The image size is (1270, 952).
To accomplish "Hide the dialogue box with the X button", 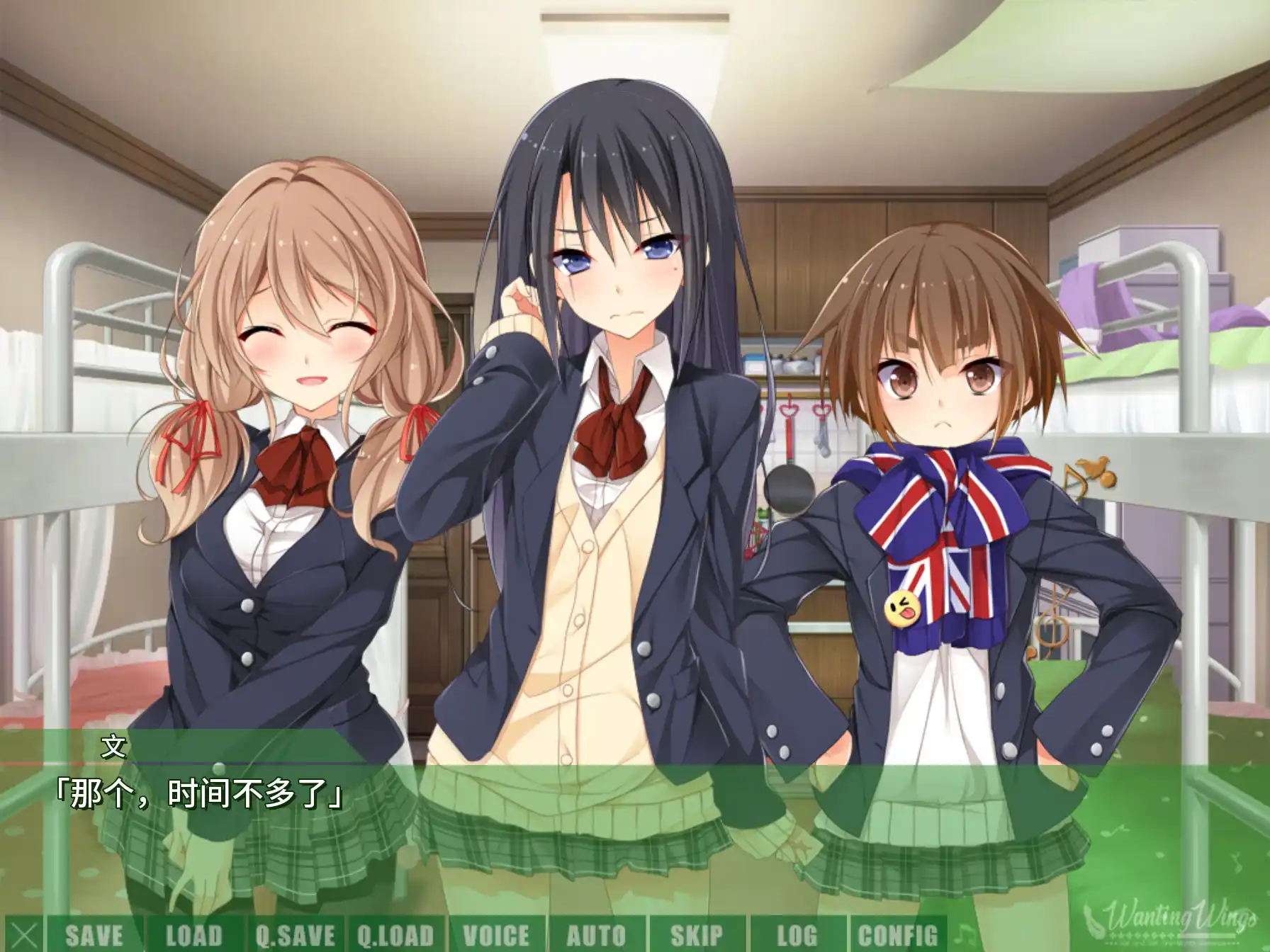I will [23, 934].
